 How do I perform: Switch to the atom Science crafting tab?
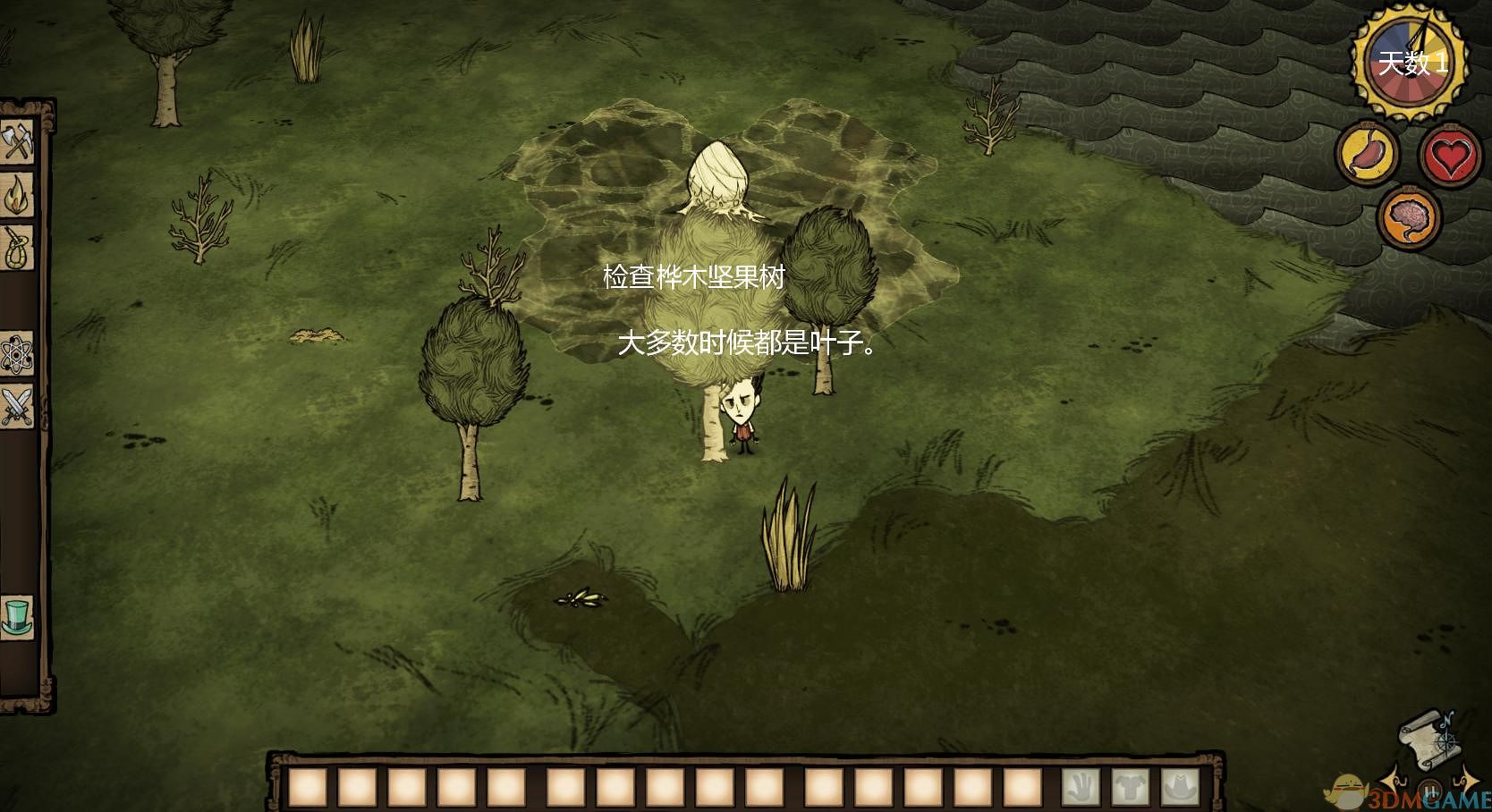click(x=17, y=355)
